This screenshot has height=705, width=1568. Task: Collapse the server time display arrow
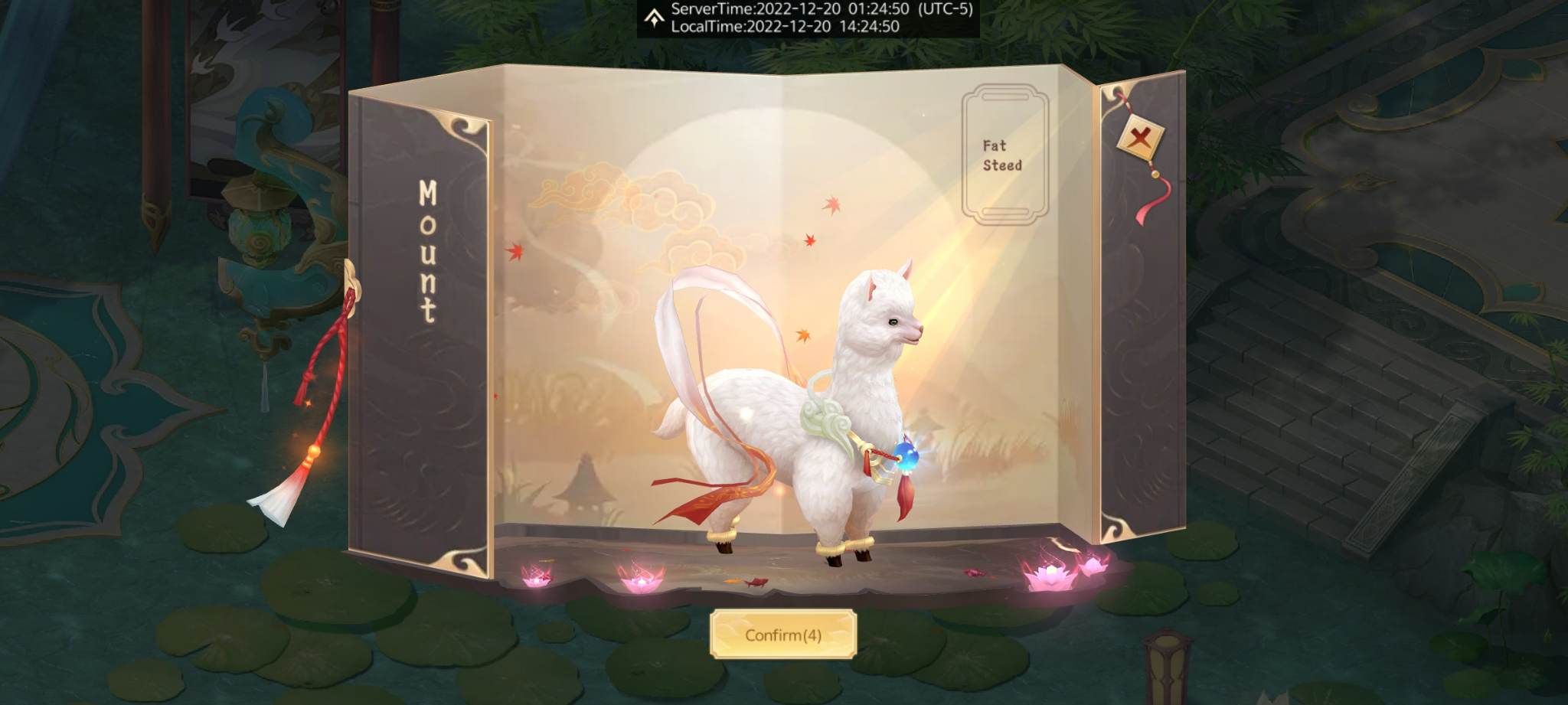click(x=655, y=18)
